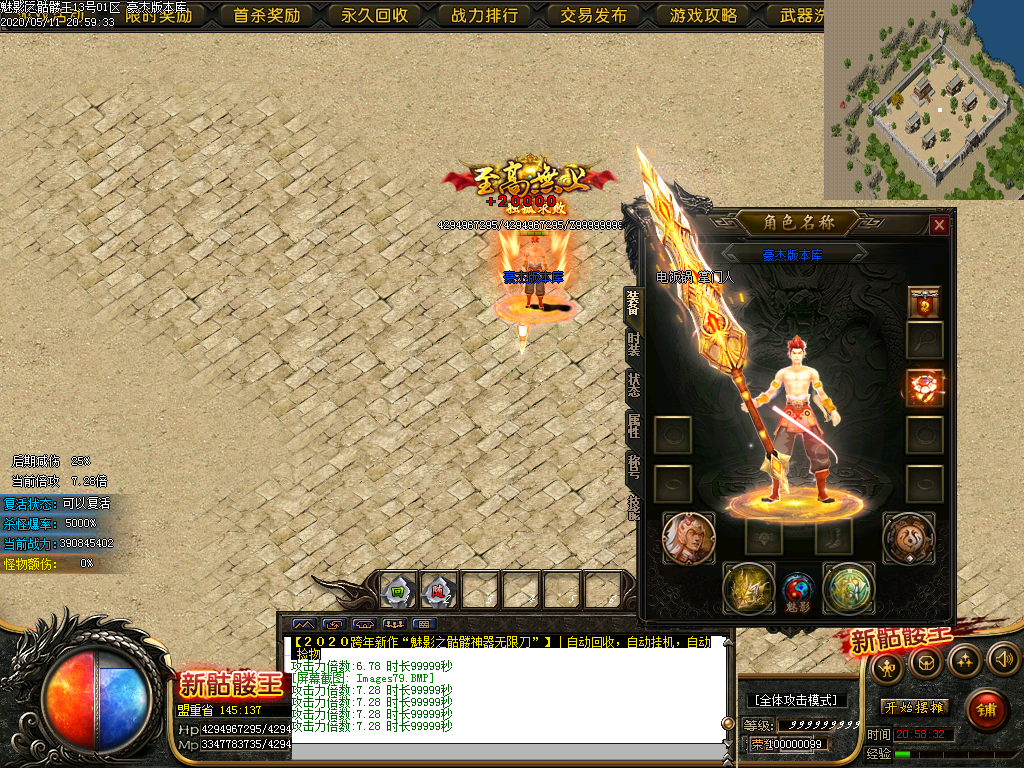Toggle the sound speaker icon

coord(1002,659)
